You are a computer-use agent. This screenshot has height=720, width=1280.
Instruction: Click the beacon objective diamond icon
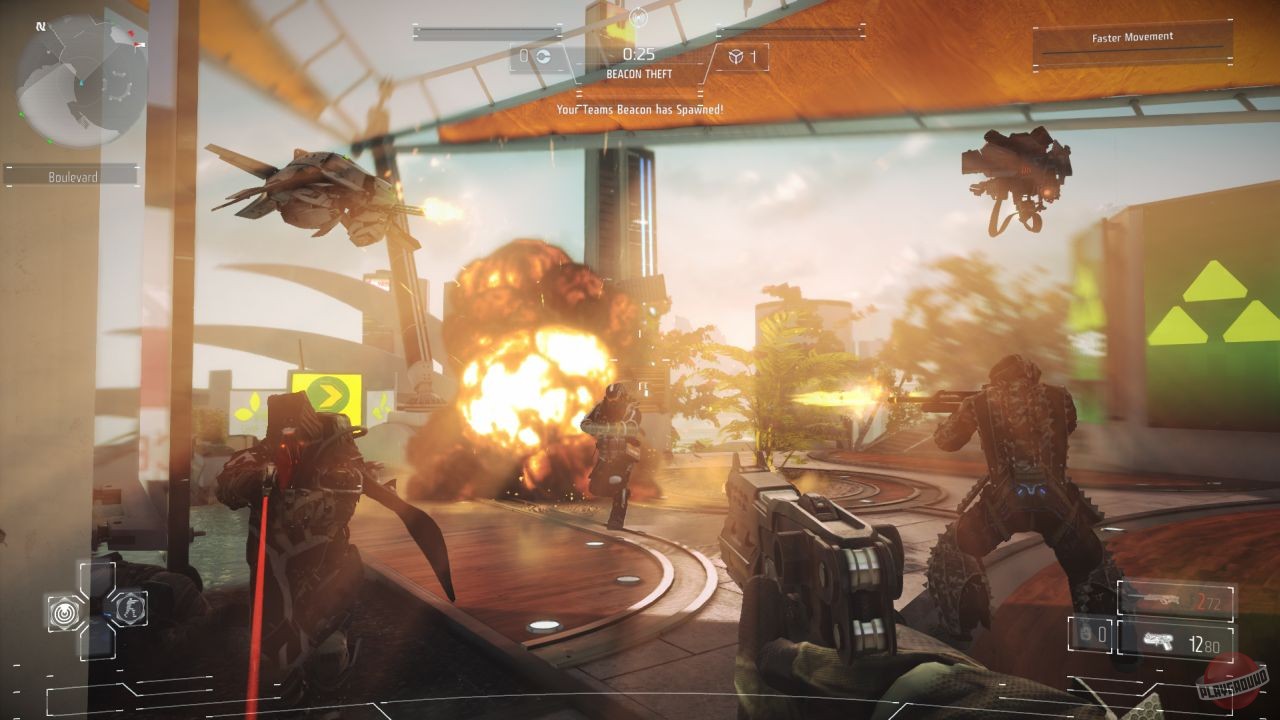coord(736,55)
